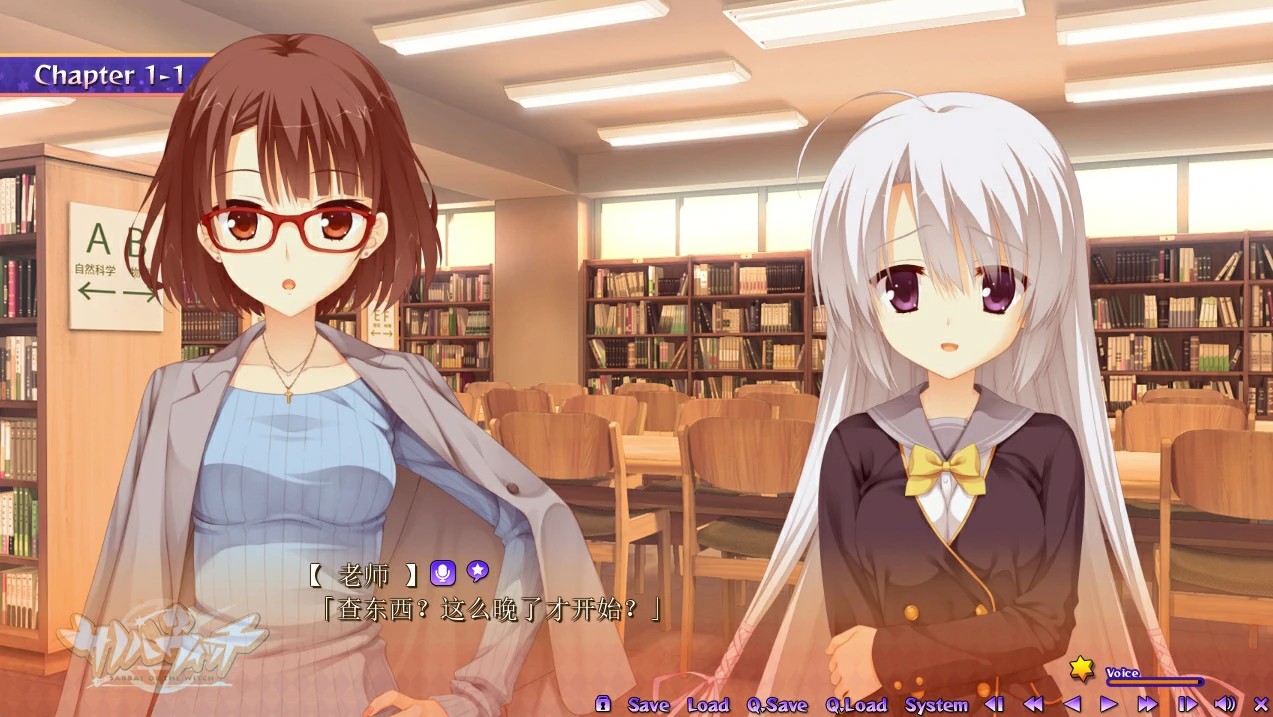This screenshot has width=1273, height=717.
Task: Click the star speech bubble icon
Action: click(x=478, y=572)
